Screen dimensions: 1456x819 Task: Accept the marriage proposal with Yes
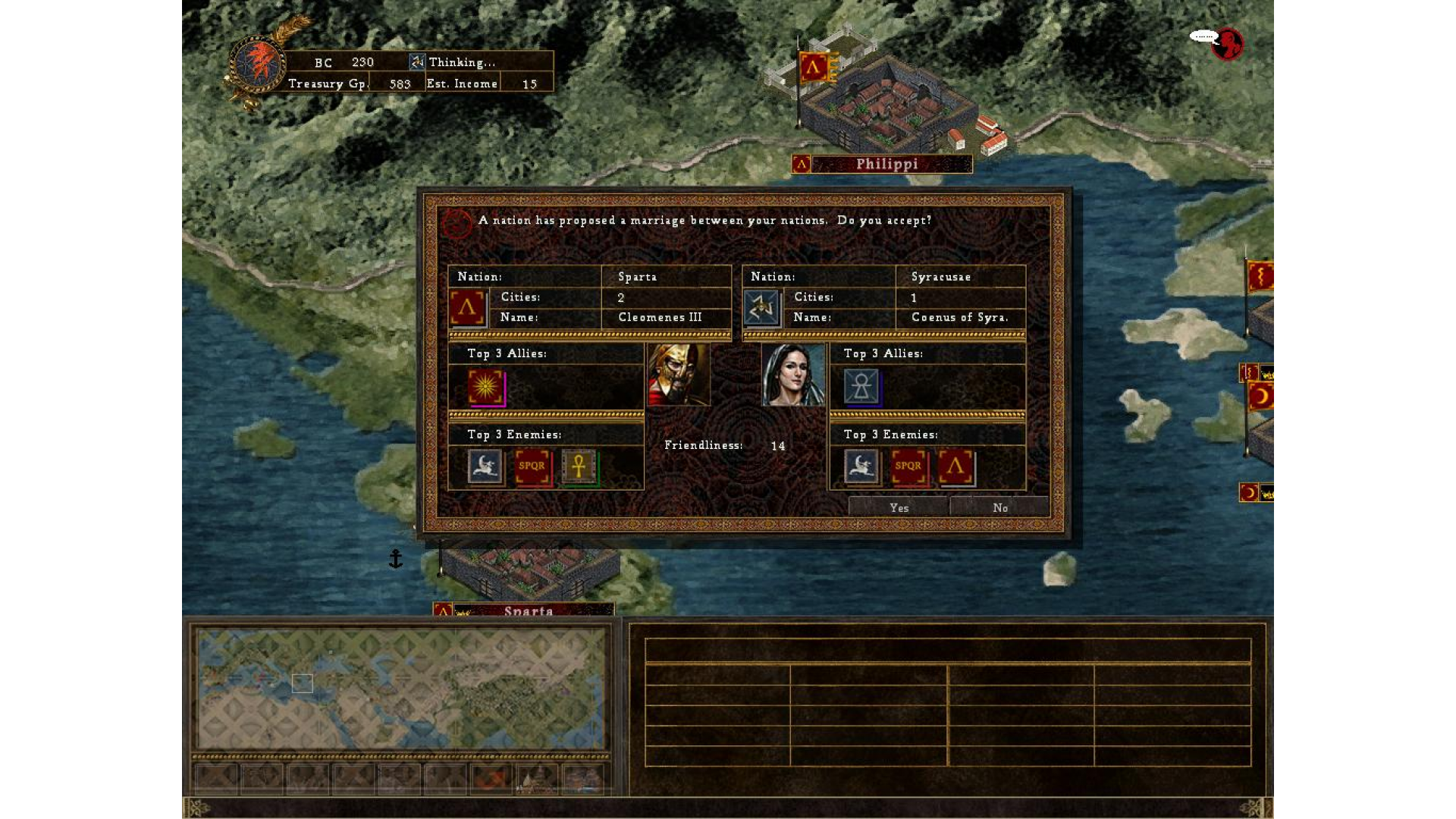click(899, 507)
